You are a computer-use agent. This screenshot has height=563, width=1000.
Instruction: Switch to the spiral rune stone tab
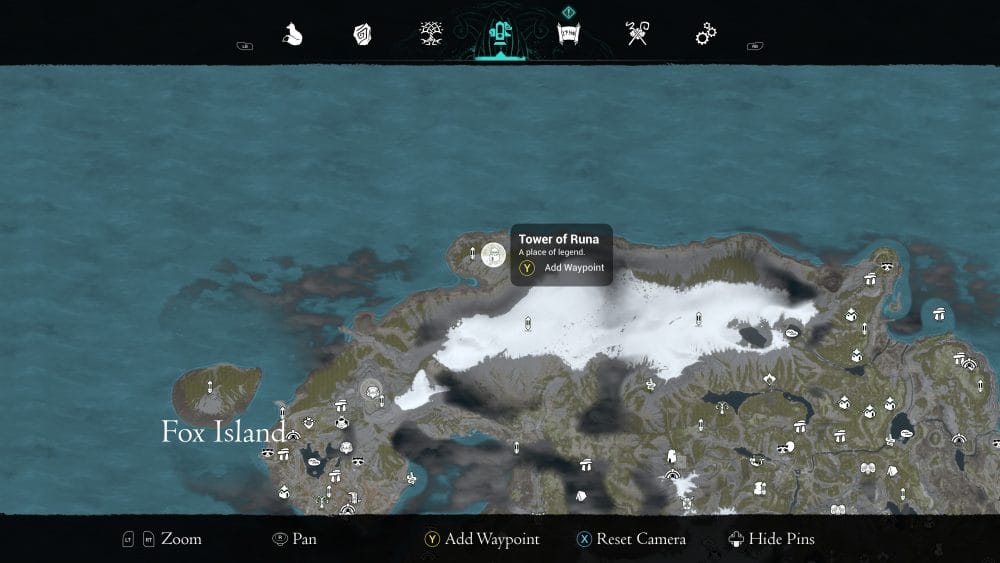pos(362,35)
